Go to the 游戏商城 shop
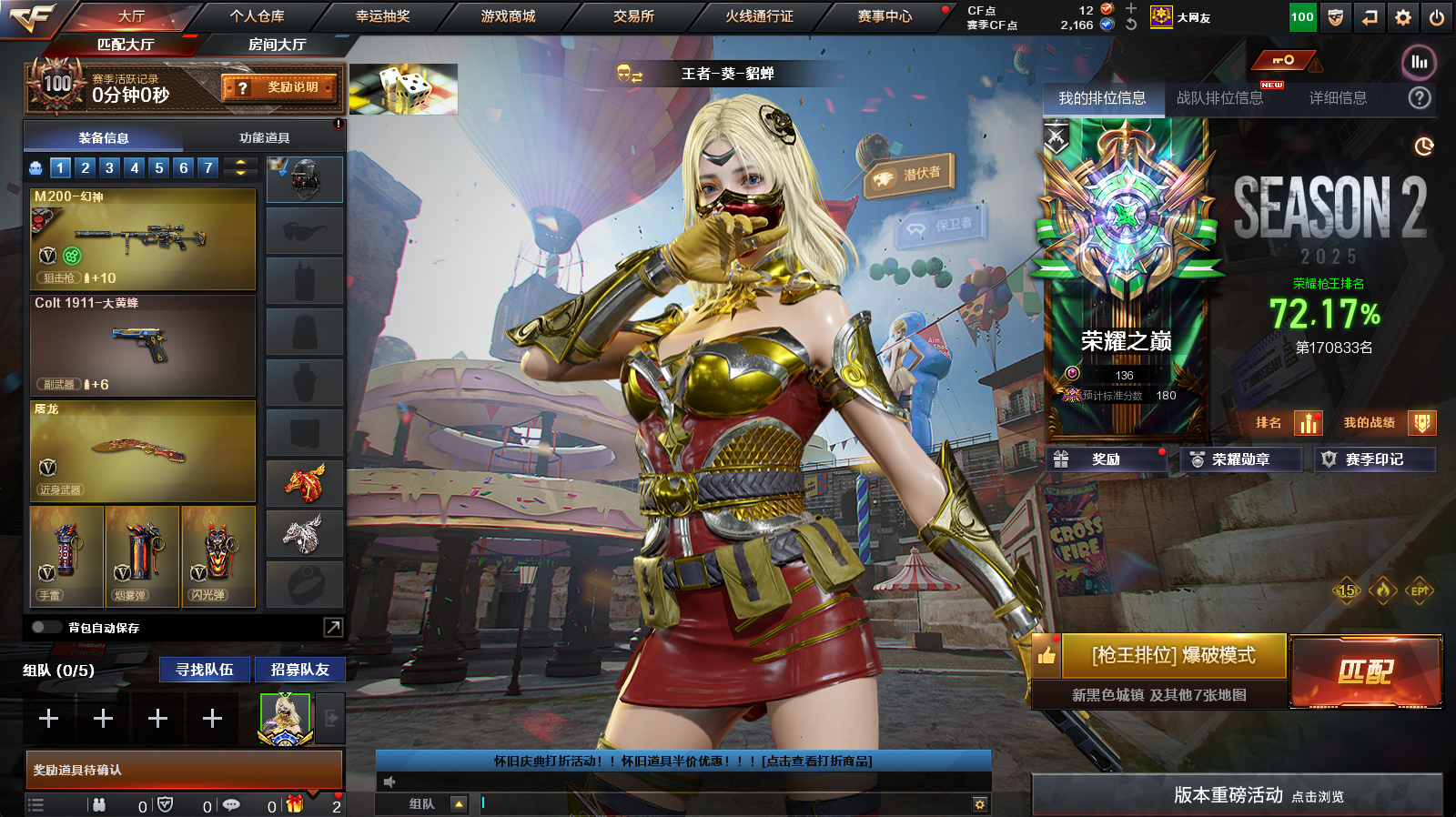Screen dimensions: 1456x817 click(x=508, y=16)
